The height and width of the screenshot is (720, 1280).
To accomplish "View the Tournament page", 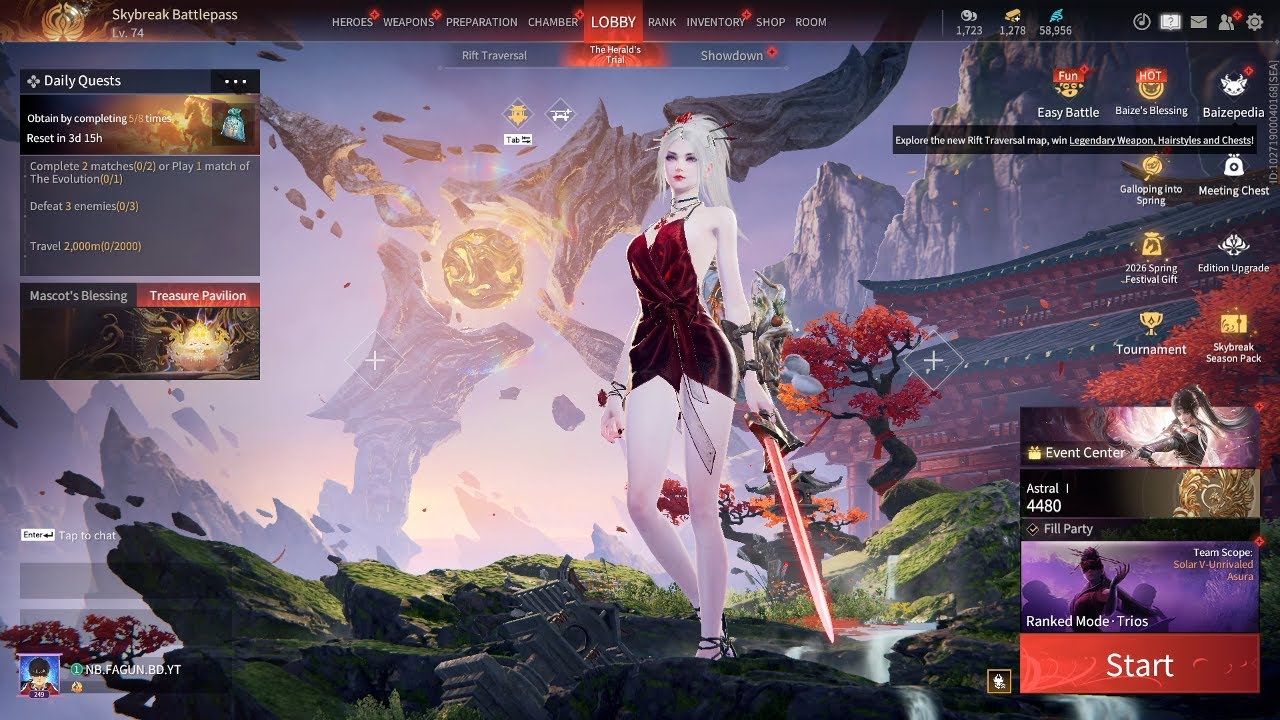I will click(x=1151, y=333).
